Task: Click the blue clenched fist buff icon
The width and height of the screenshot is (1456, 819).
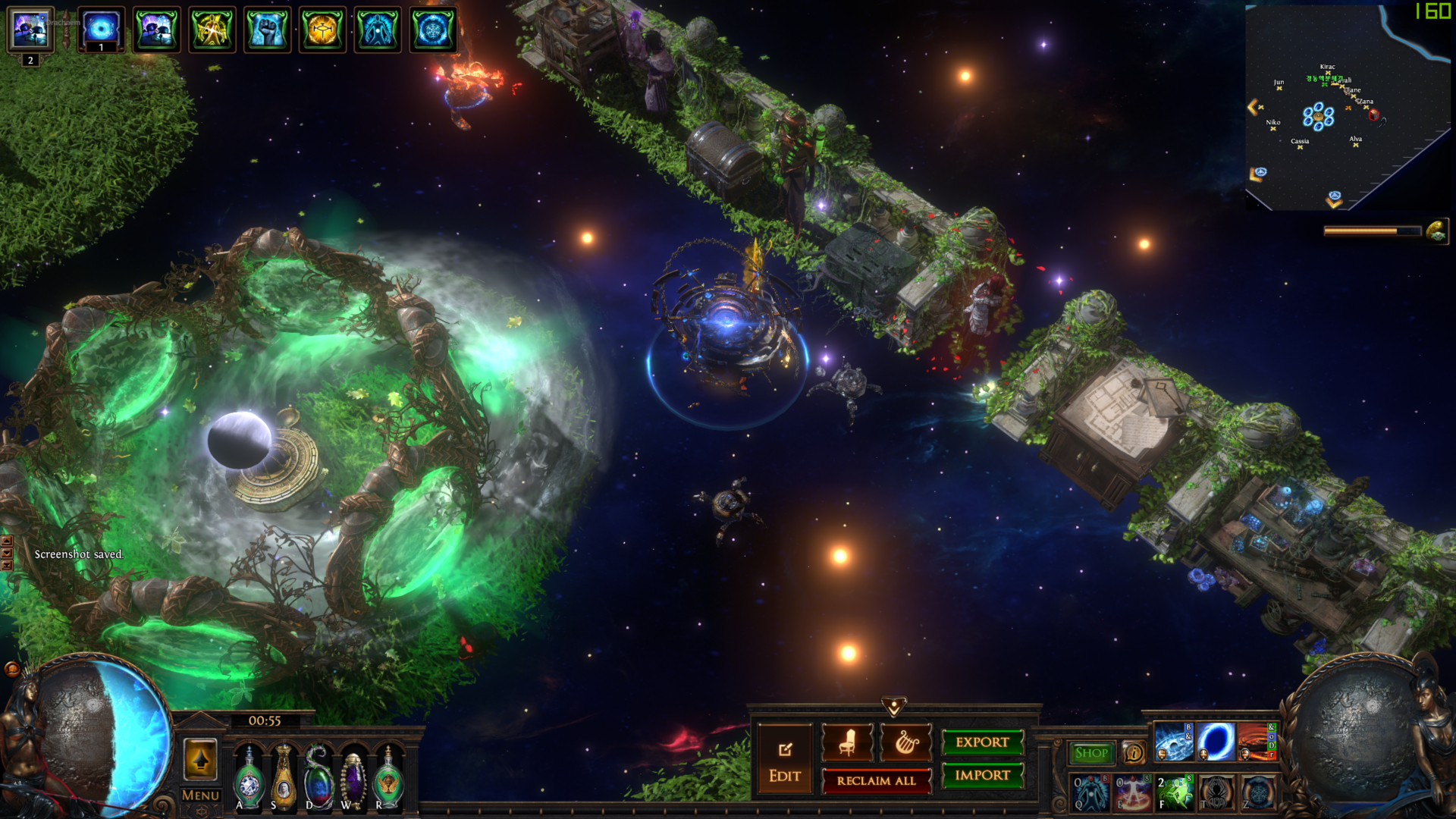Action: 267,30
